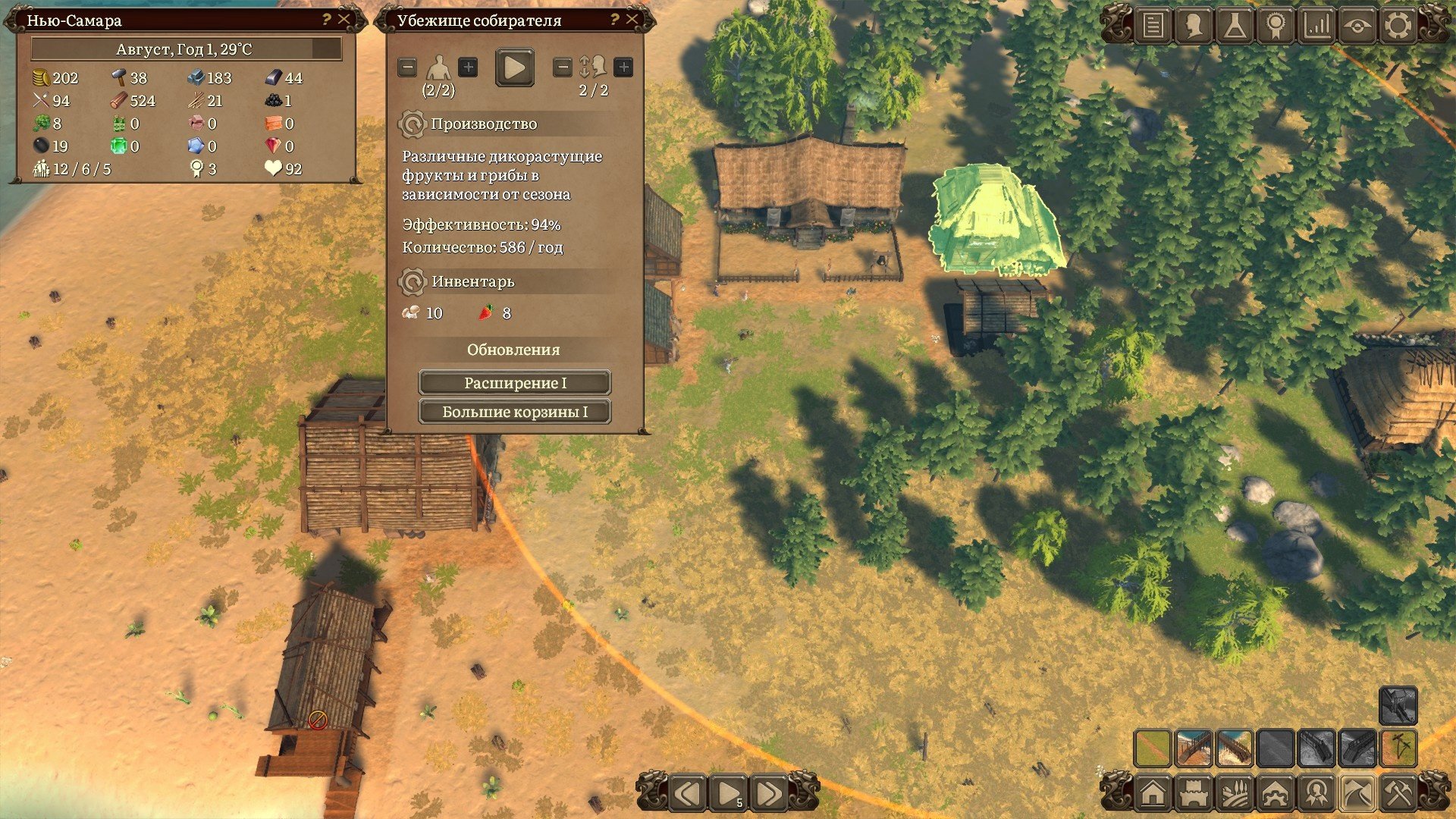Open the axe and pickaxe tools category
Screen dimensions: 1456x819
1398,793
